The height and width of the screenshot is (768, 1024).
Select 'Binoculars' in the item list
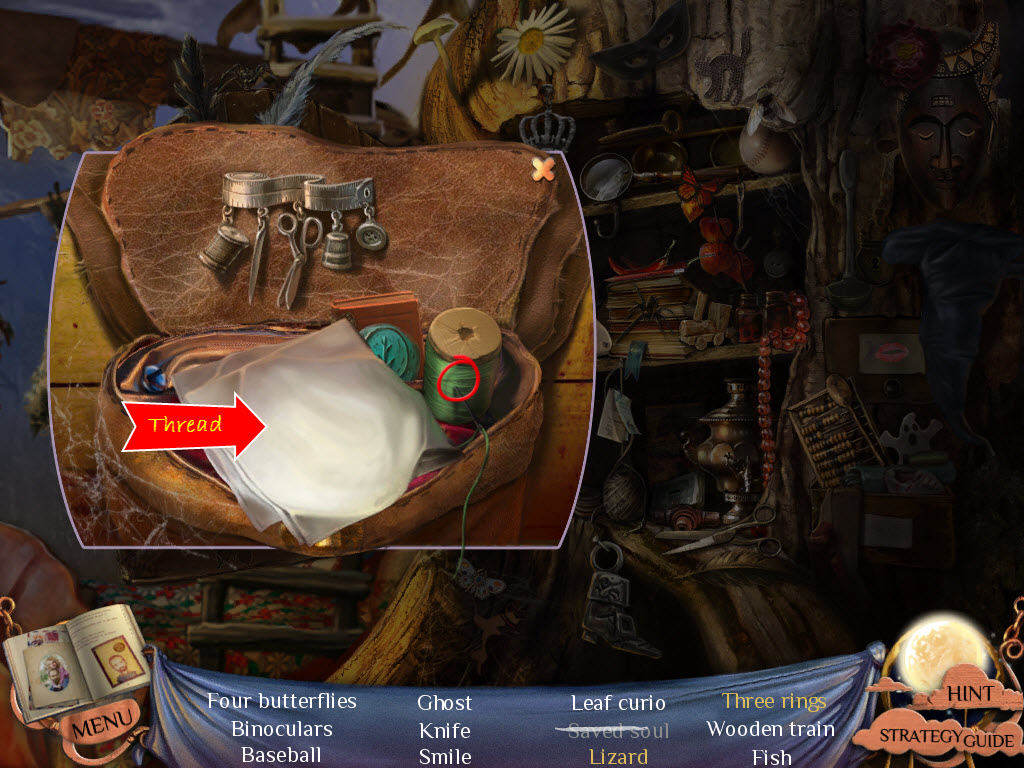281,729
